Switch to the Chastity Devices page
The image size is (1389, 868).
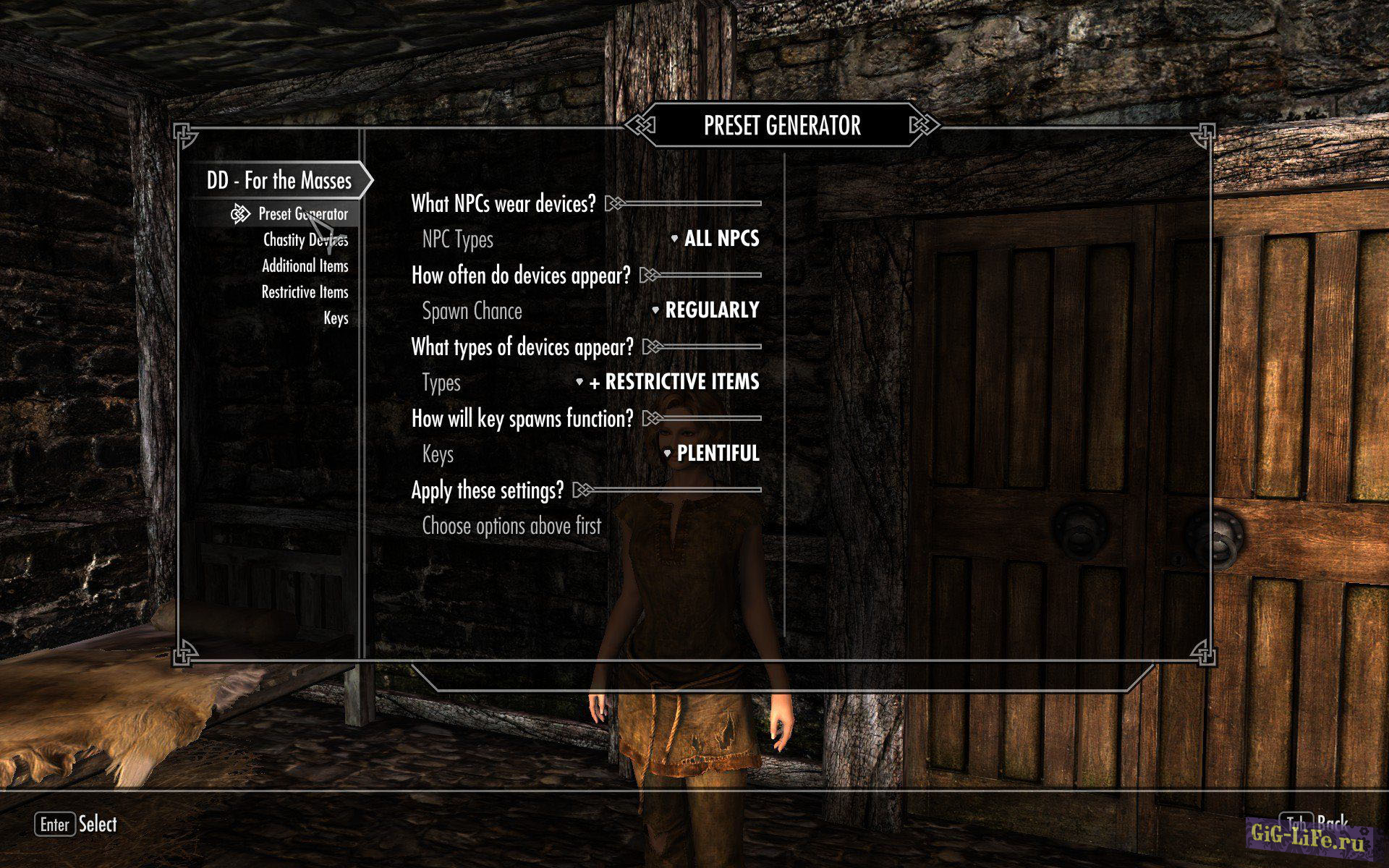[305, 240]
